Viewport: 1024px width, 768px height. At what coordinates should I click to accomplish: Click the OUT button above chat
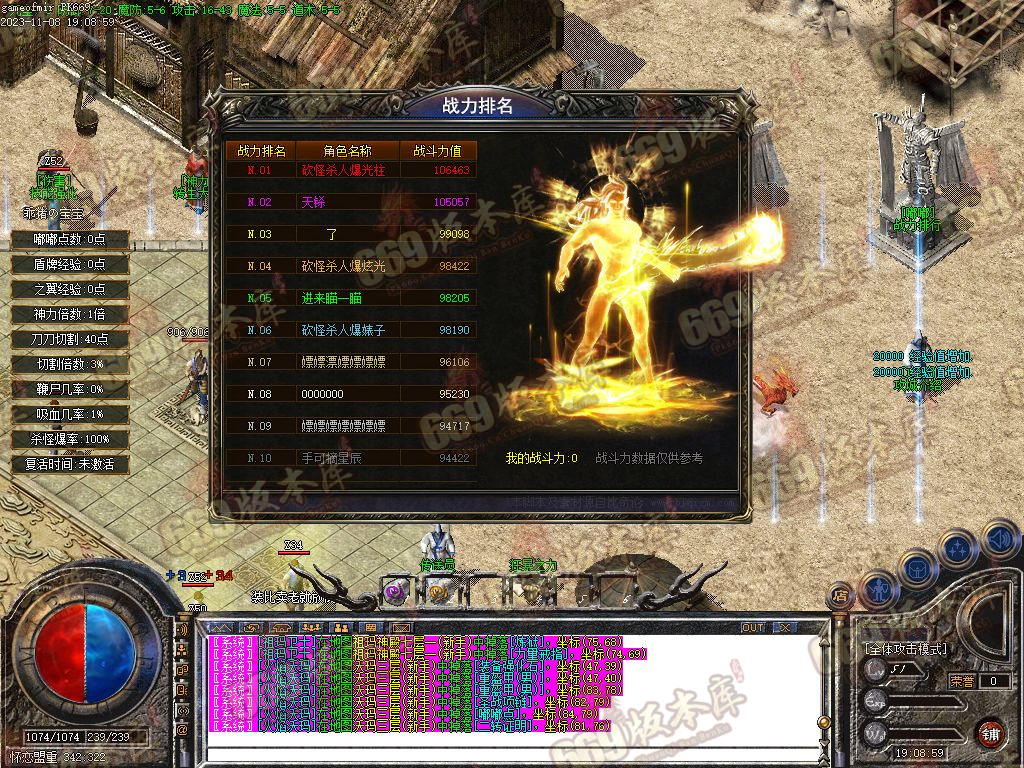(x=753, y=627)
